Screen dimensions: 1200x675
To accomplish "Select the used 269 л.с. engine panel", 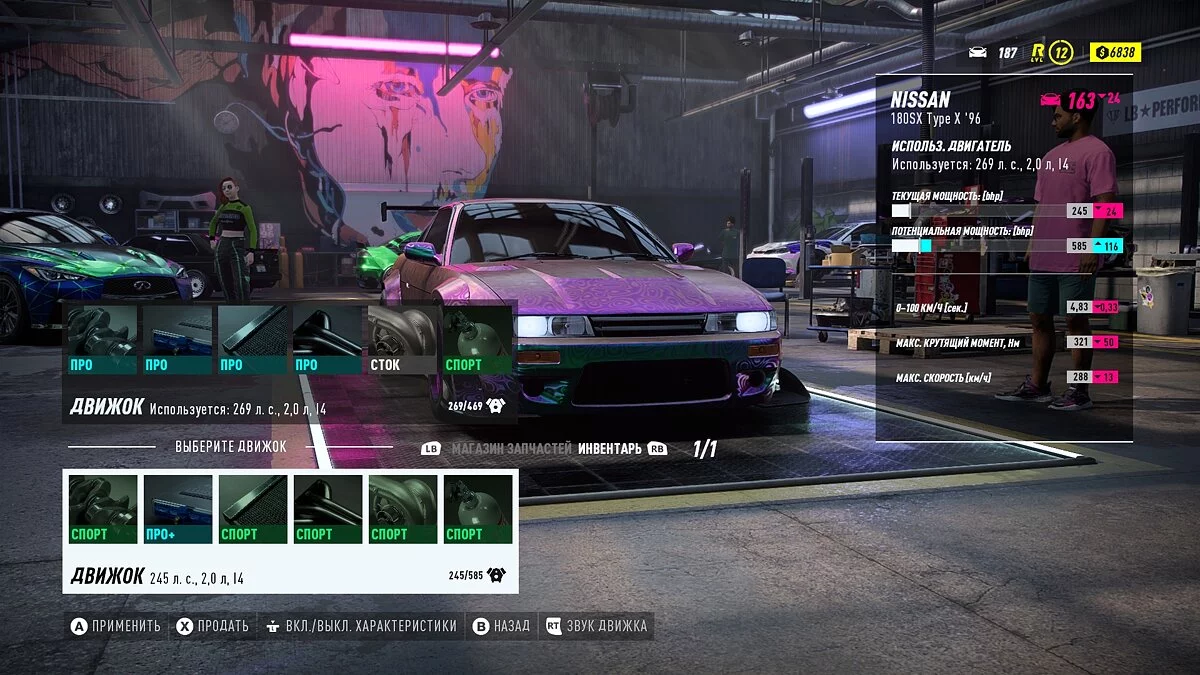I will point(290,407).
